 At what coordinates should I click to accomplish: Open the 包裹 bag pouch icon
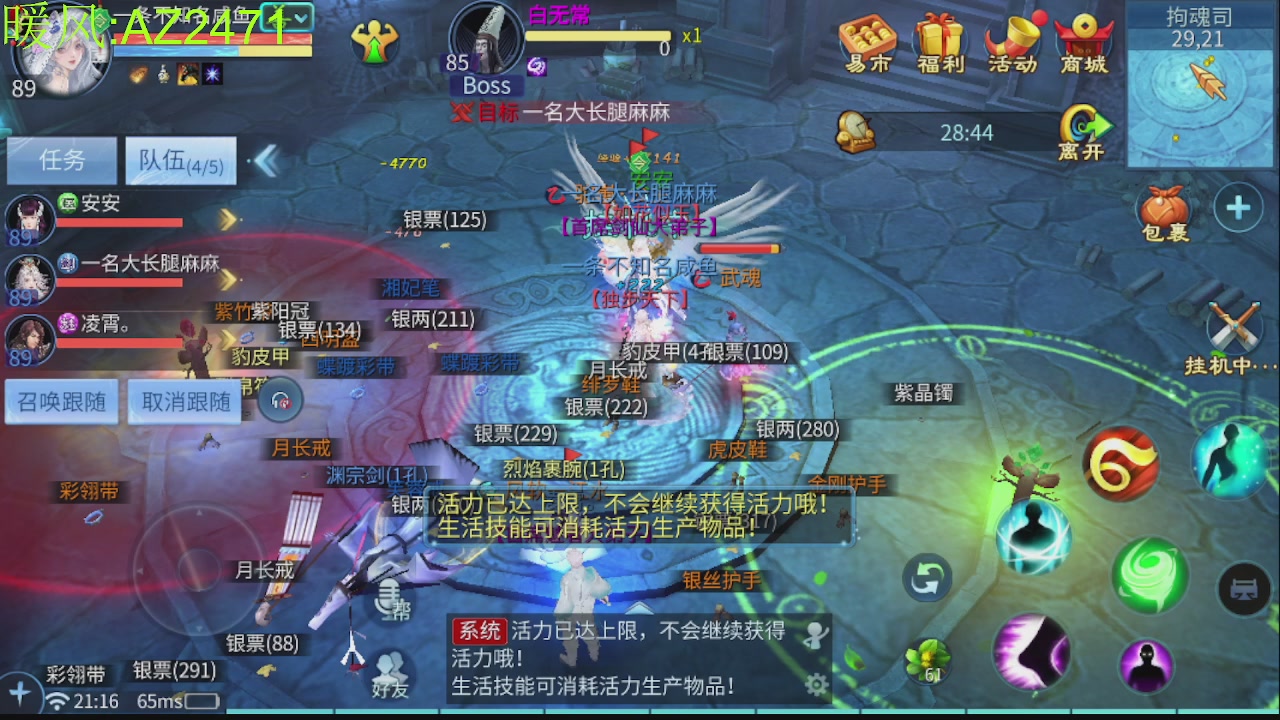(1165, 210)
